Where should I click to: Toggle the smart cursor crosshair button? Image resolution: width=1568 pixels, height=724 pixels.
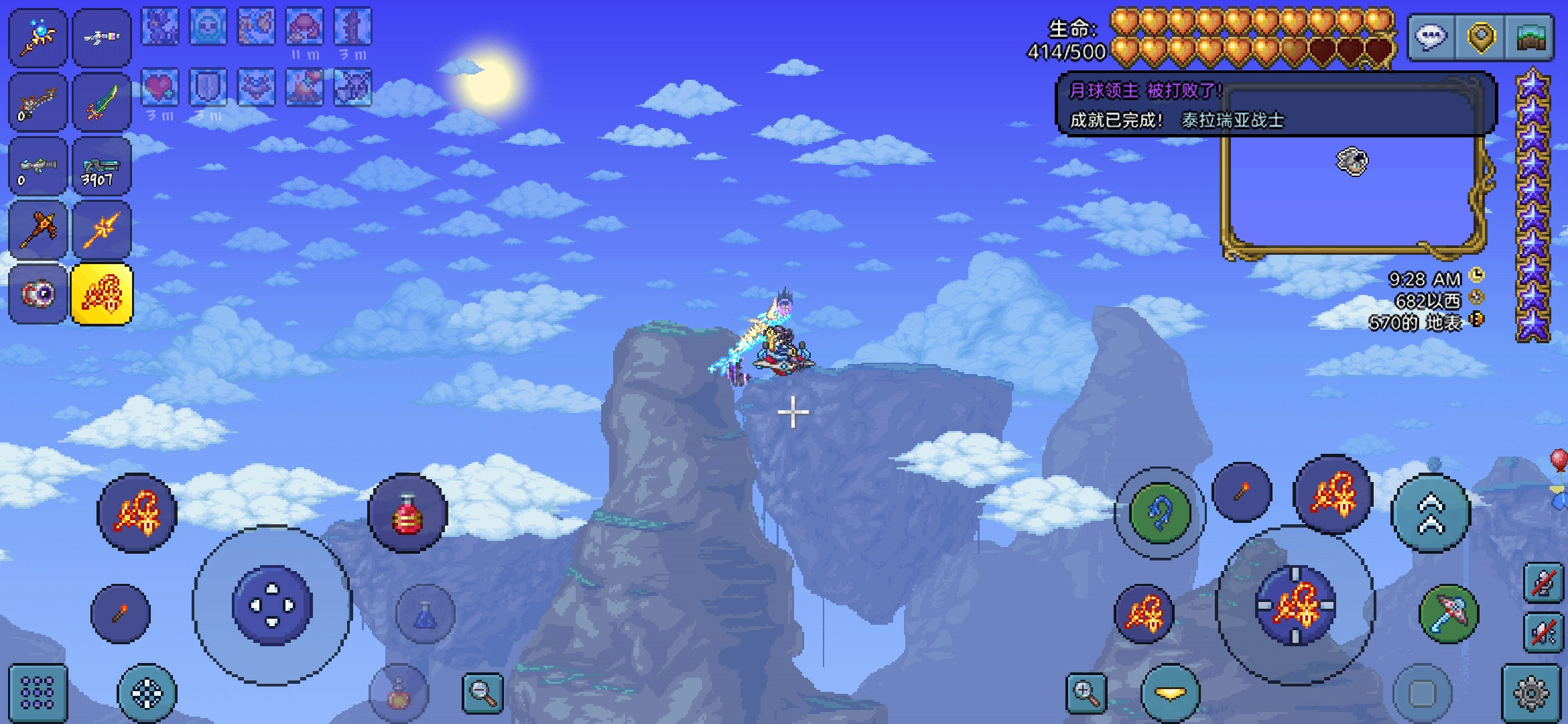tap(147, 693)
